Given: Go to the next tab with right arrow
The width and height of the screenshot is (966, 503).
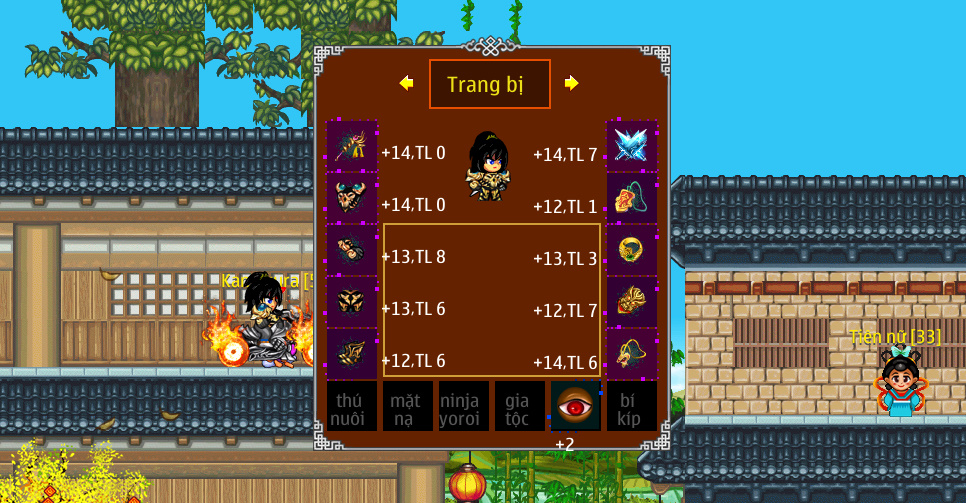Looking at the screenshot, I should (x=572, y=83).
